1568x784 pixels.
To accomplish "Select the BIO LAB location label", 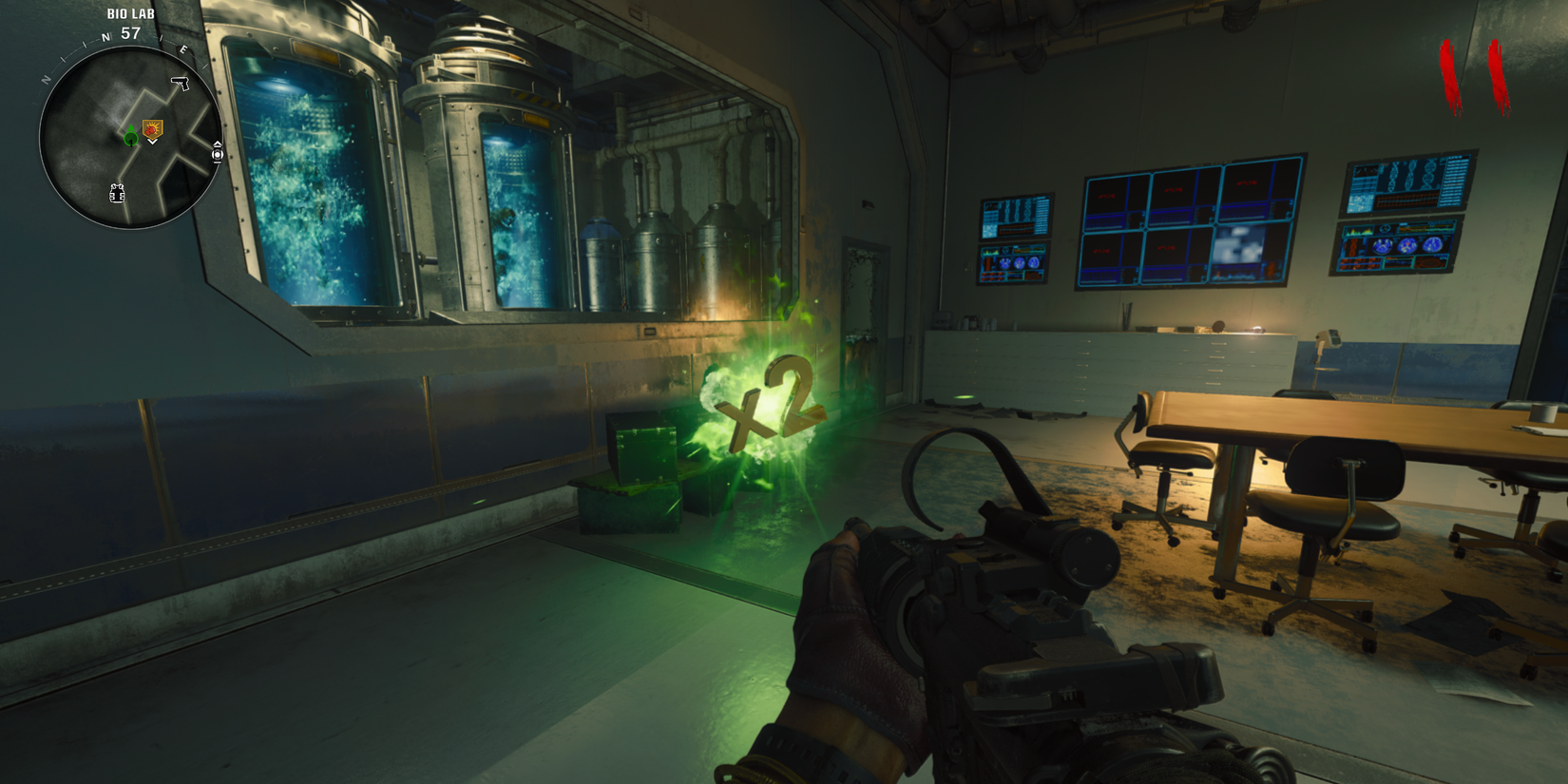I will [x=130, y=13].
